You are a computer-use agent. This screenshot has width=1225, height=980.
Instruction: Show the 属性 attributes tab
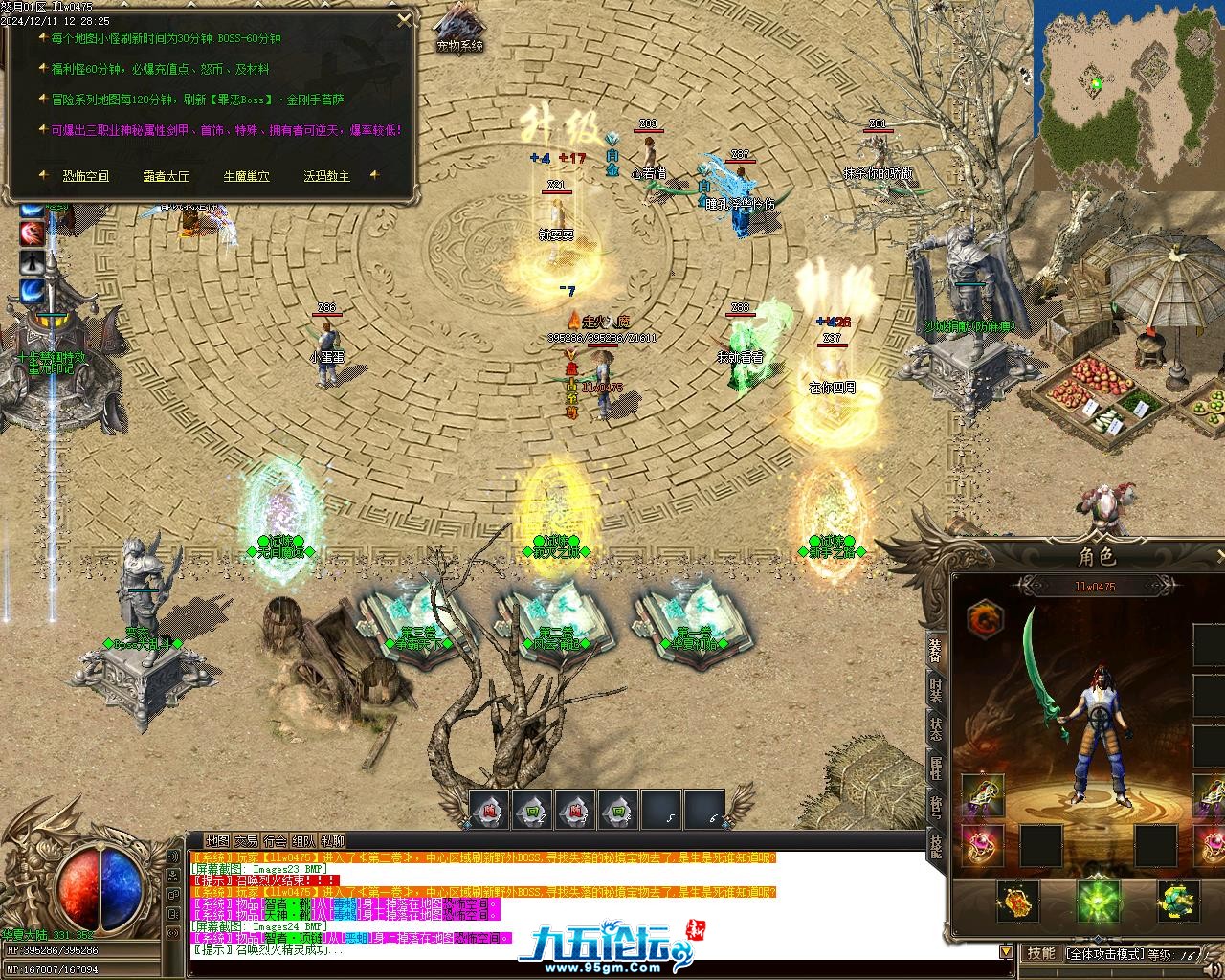935,768
